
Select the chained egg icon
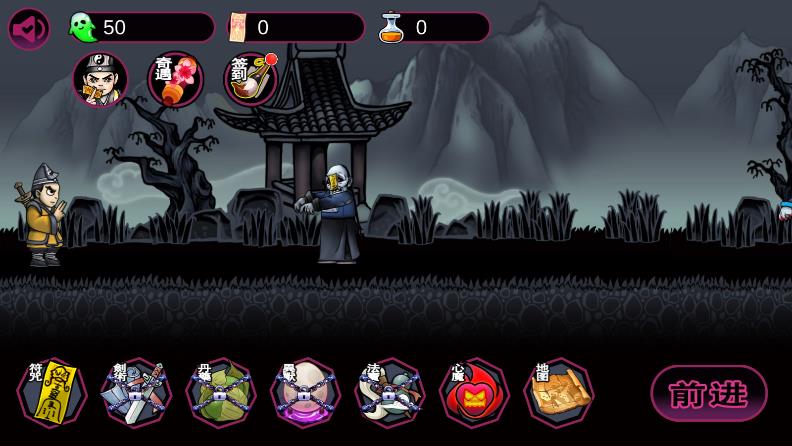tap(305, 392)
